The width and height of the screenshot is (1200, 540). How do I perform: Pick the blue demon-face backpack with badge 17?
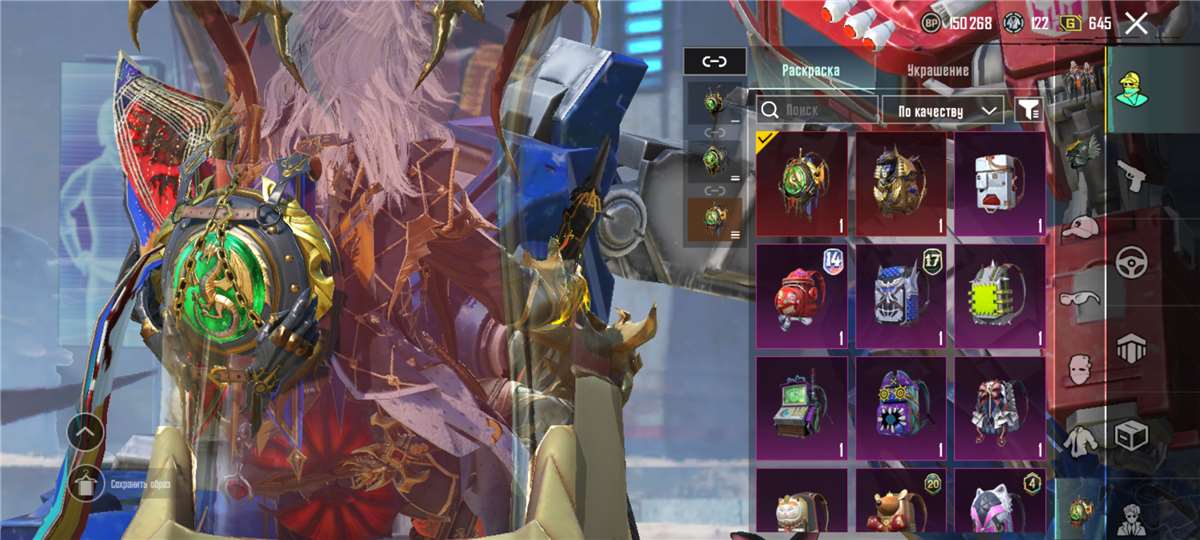(x=901, y=295)
